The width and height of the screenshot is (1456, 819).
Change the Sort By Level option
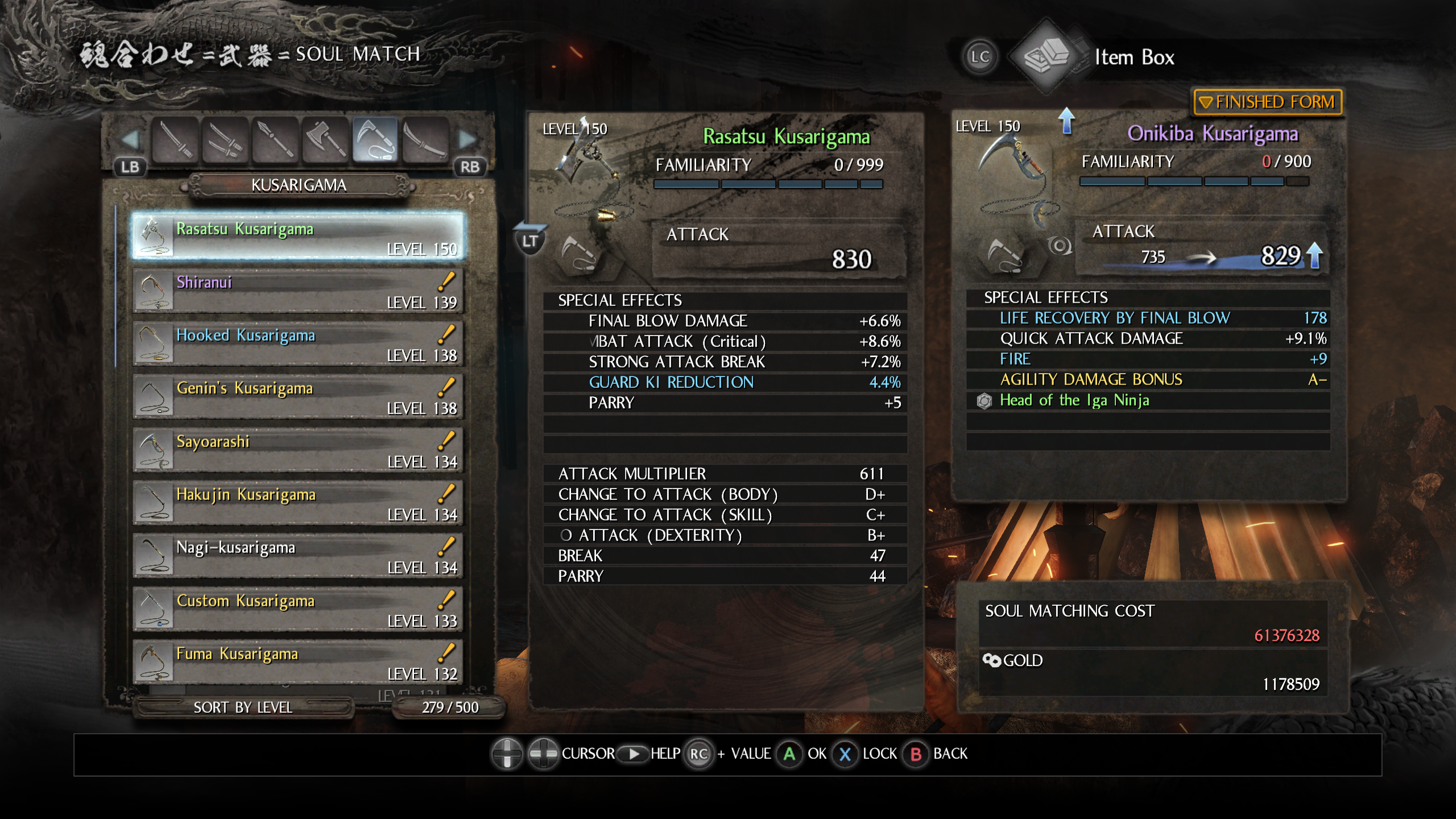[243, 708]
